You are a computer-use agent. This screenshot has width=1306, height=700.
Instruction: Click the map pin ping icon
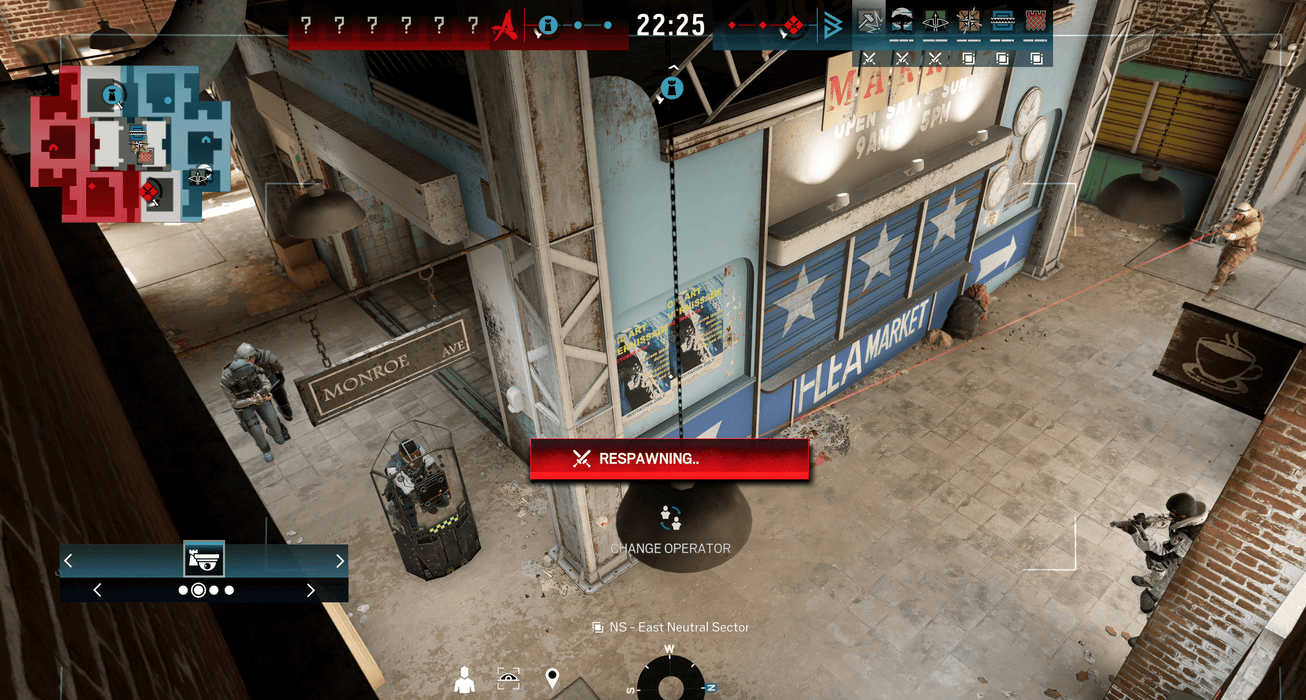552,680
